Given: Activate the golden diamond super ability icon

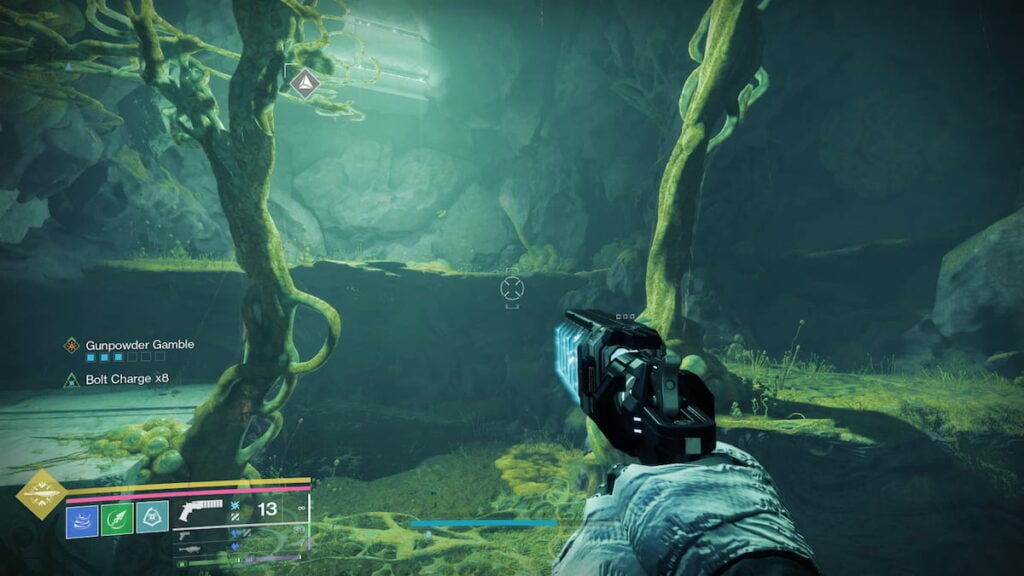Looking at the screenshot, I should 41,493.
